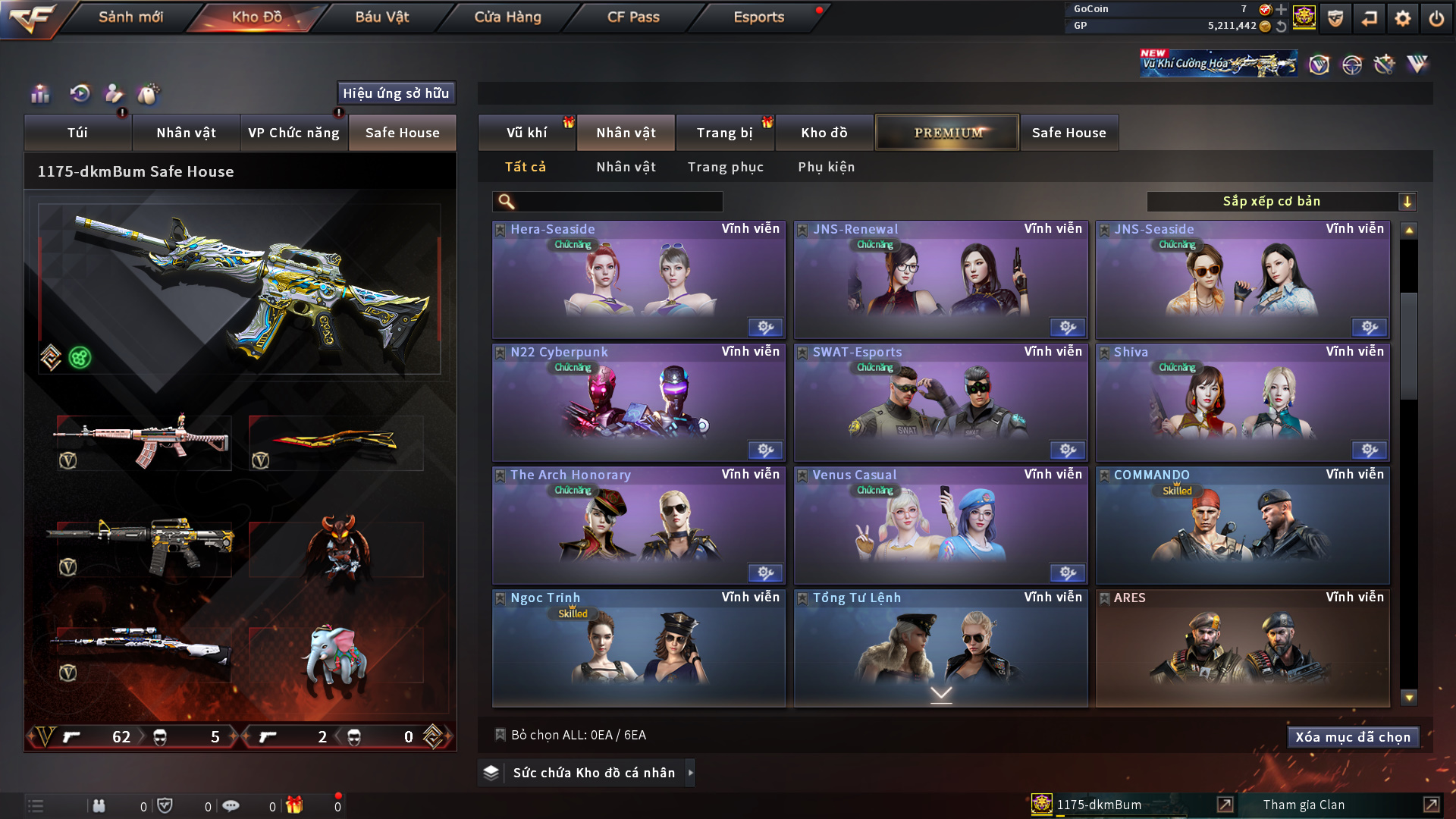
Task: Select the Trang bị tab
Action: (x=724, y=133)
